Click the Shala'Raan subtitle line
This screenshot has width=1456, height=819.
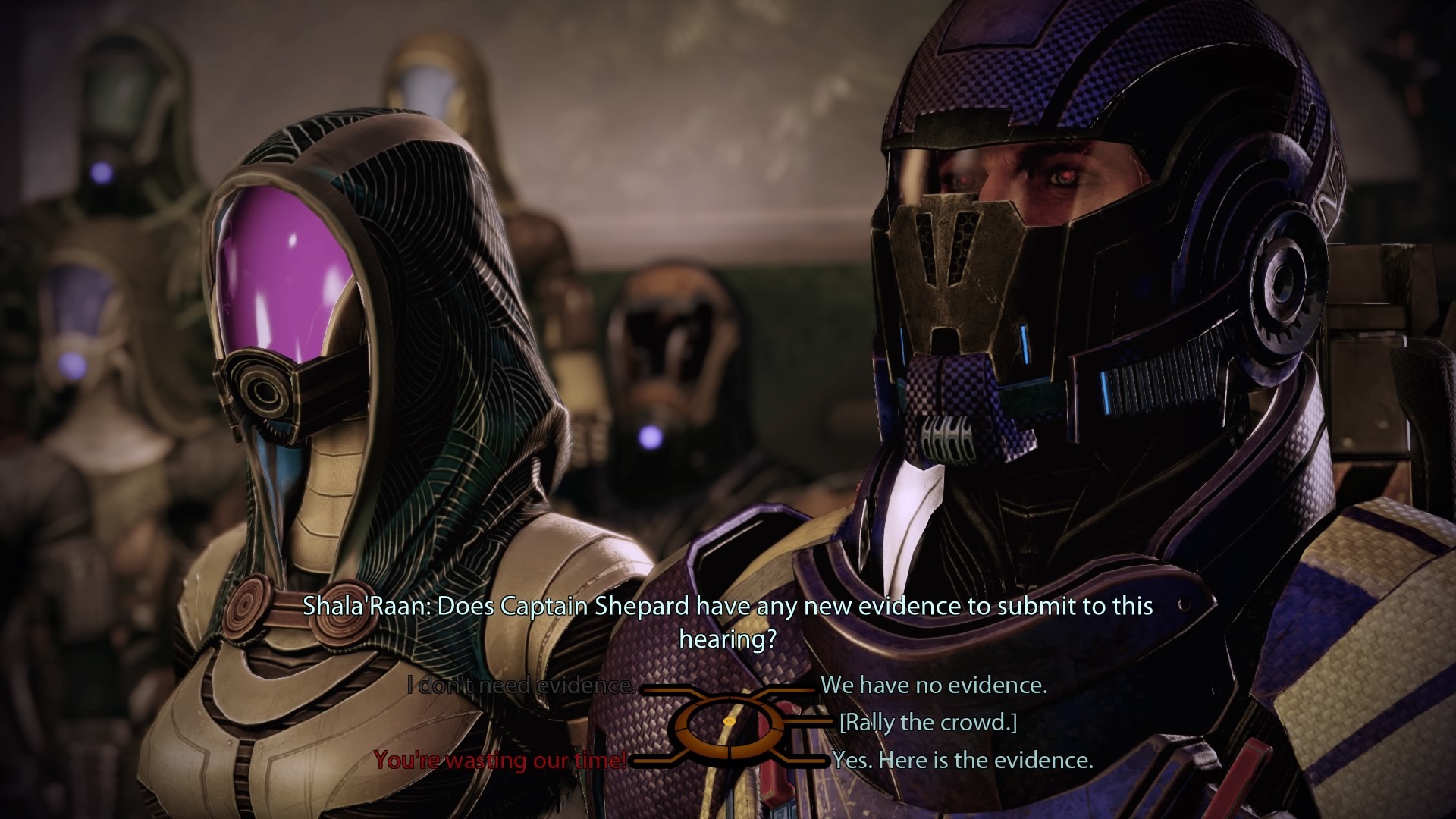(x=728, y=607)
